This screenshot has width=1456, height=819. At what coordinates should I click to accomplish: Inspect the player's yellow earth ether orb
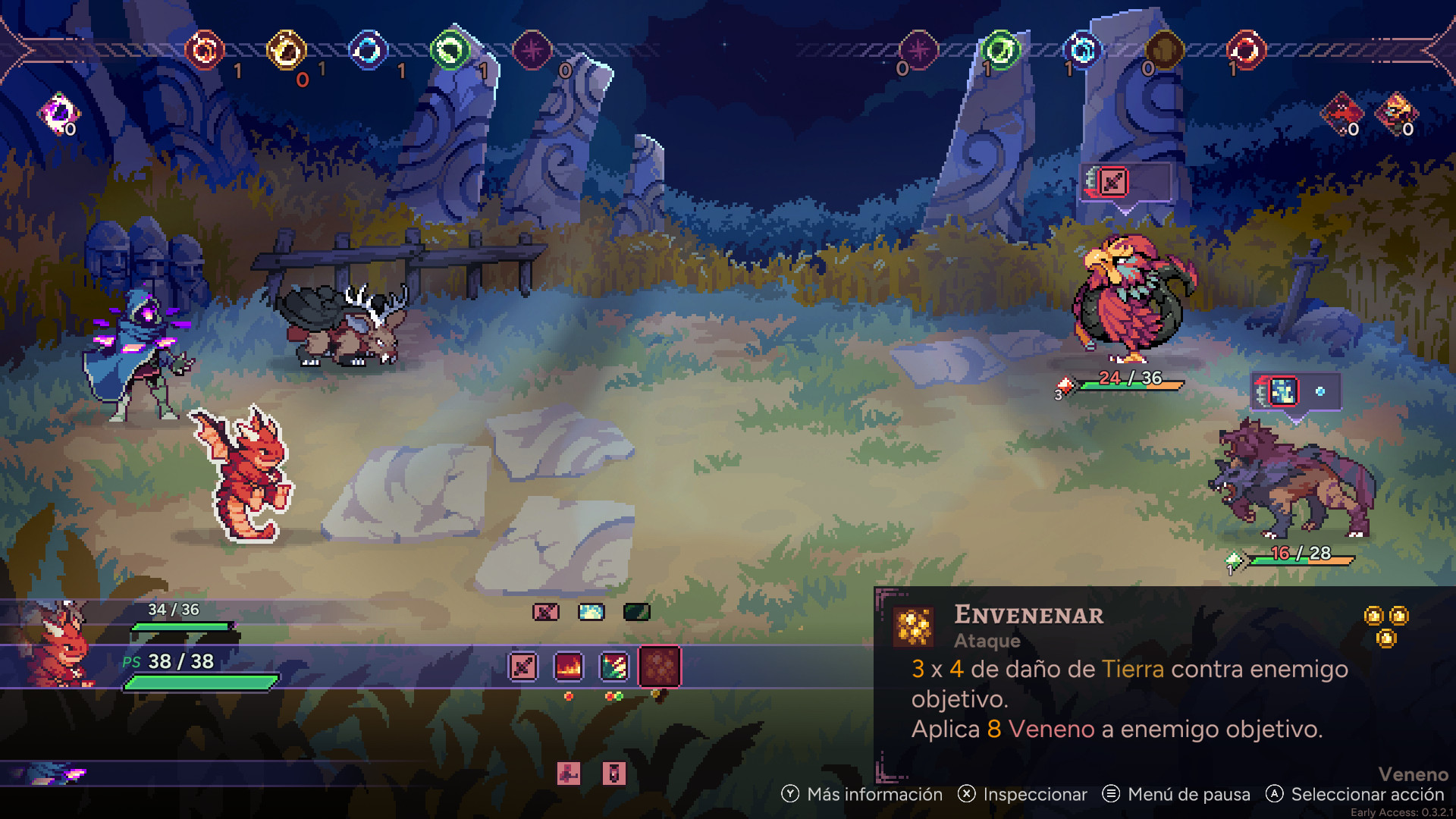(287, 51)
